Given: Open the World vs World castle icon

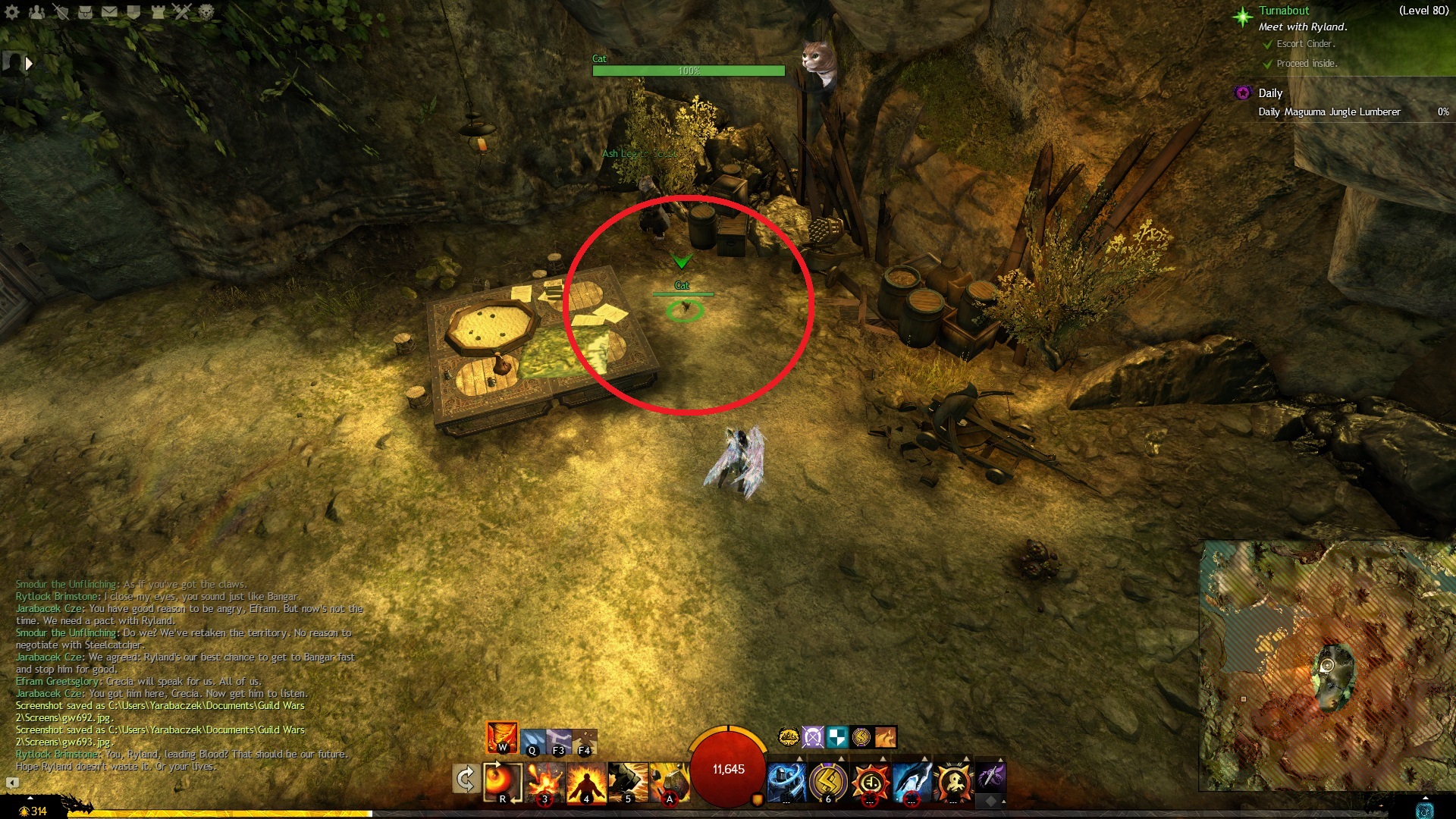Looking at the screenshot, I should click(158, 11).
